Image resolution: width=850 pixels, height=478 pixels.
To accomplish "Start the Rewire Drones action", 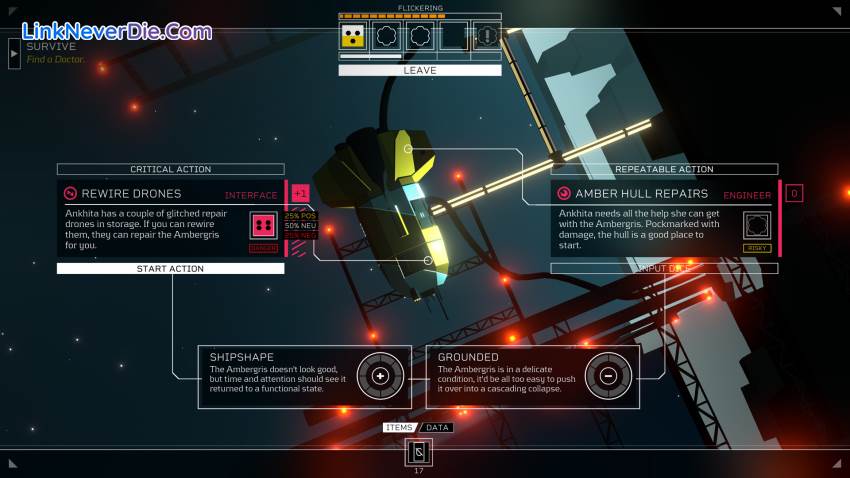I will [x=170, y=269].
